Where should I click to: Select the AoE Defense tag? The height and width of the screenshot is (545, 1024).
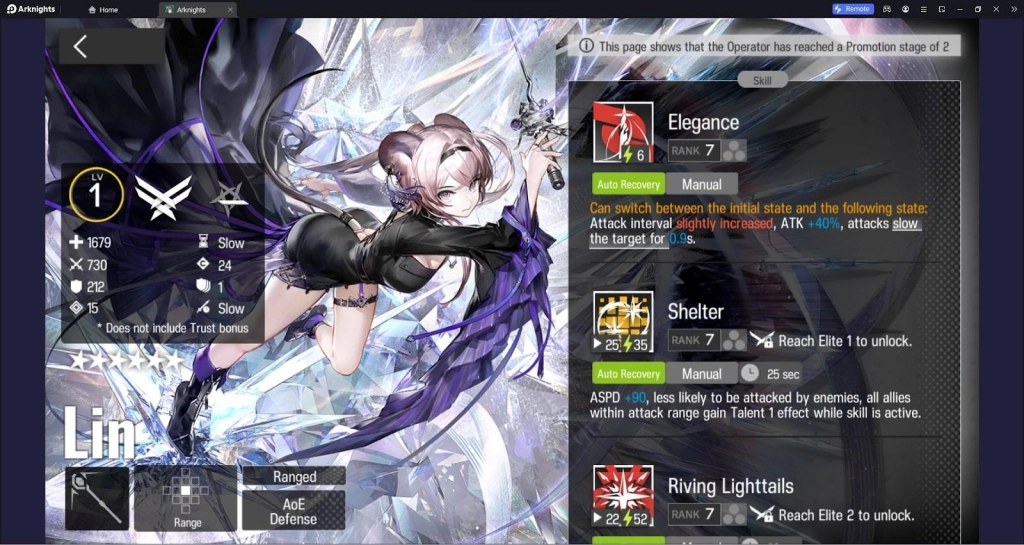(x=294, y=511)
